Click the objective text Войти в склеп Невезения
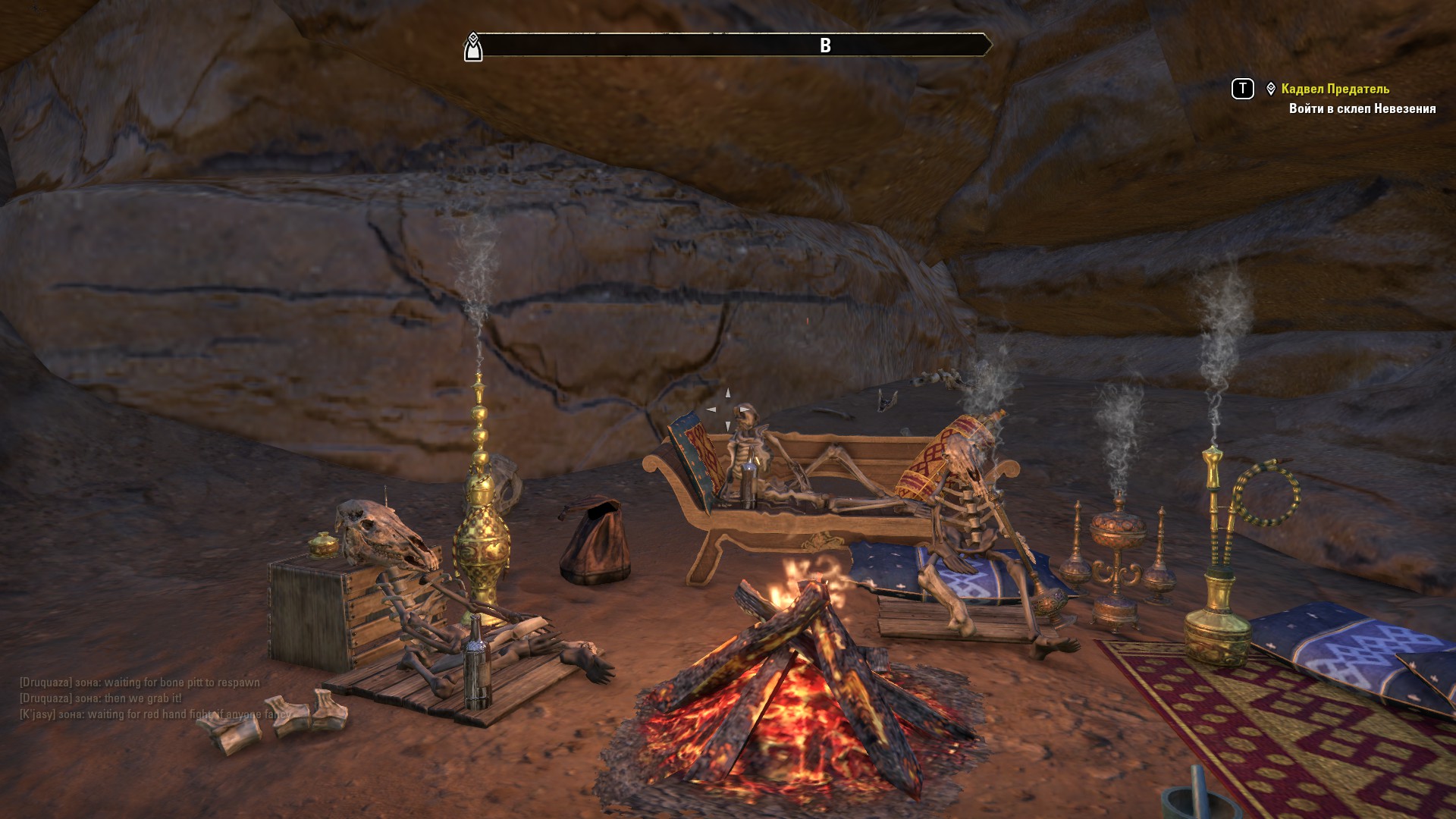The height and width of the screenshot is (819, 1456). [1362, 108]
